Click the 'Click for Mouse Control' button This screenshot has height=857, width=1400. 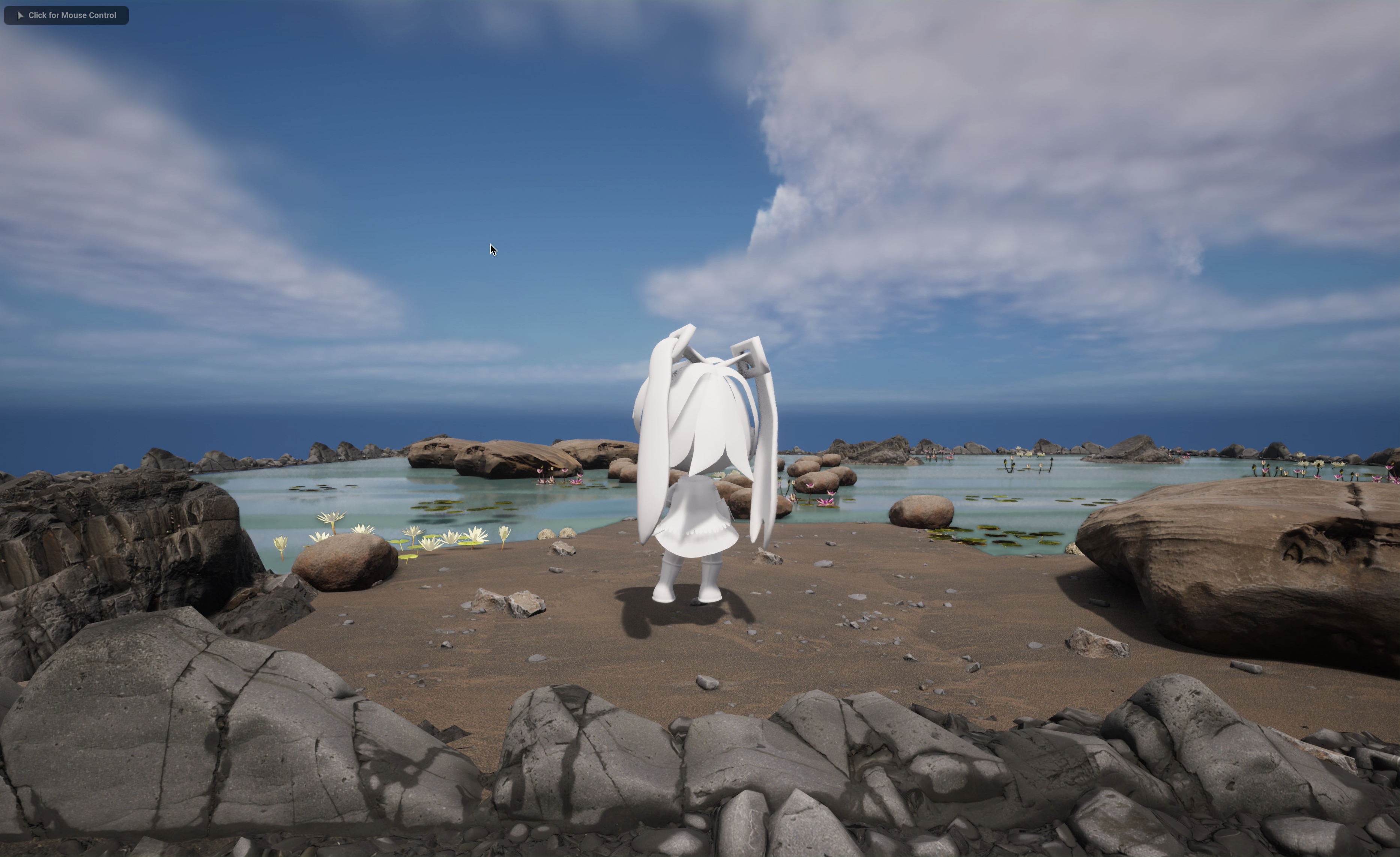pos(66,15)
